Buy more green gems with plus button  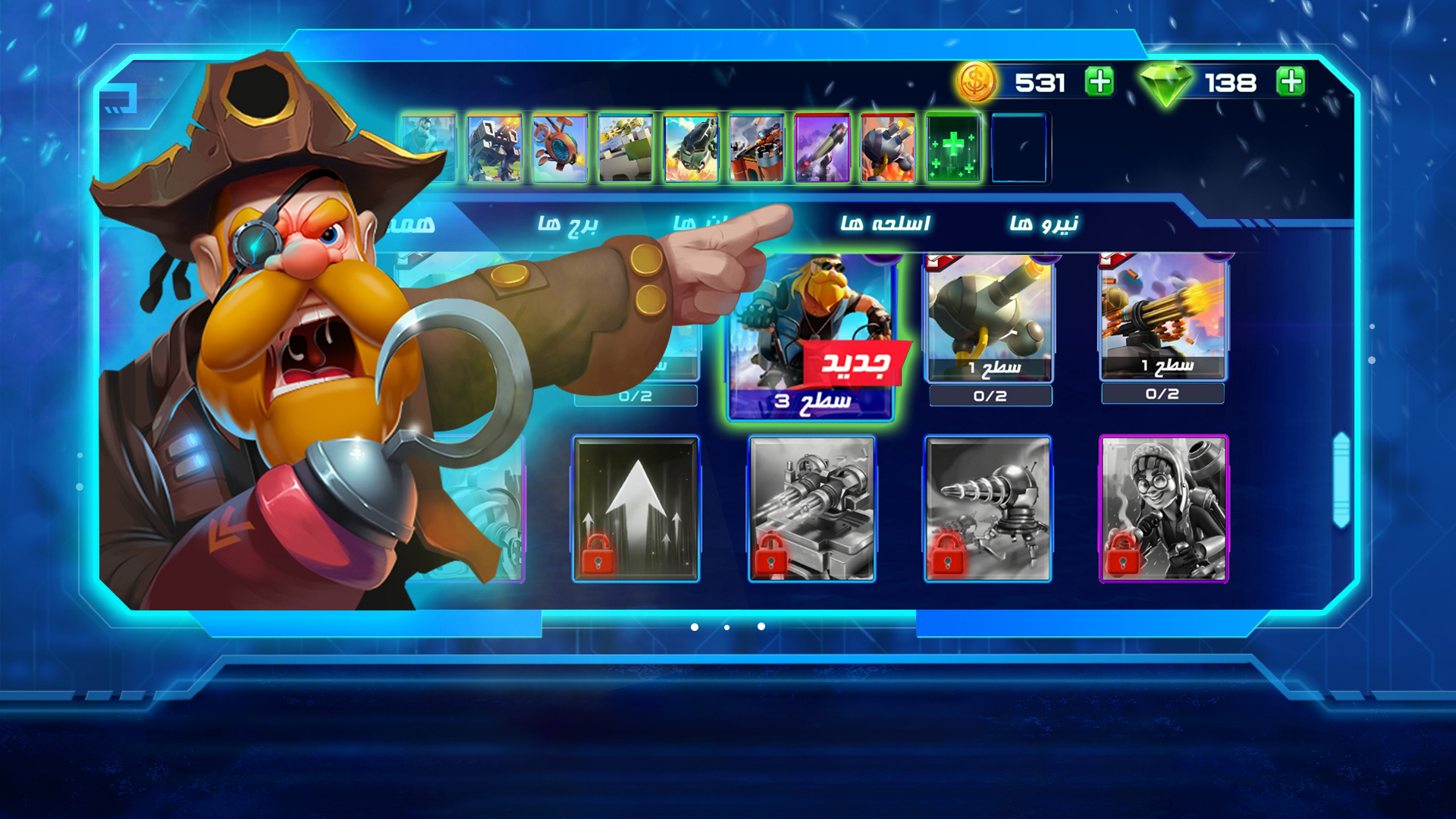click(1290, 82)
